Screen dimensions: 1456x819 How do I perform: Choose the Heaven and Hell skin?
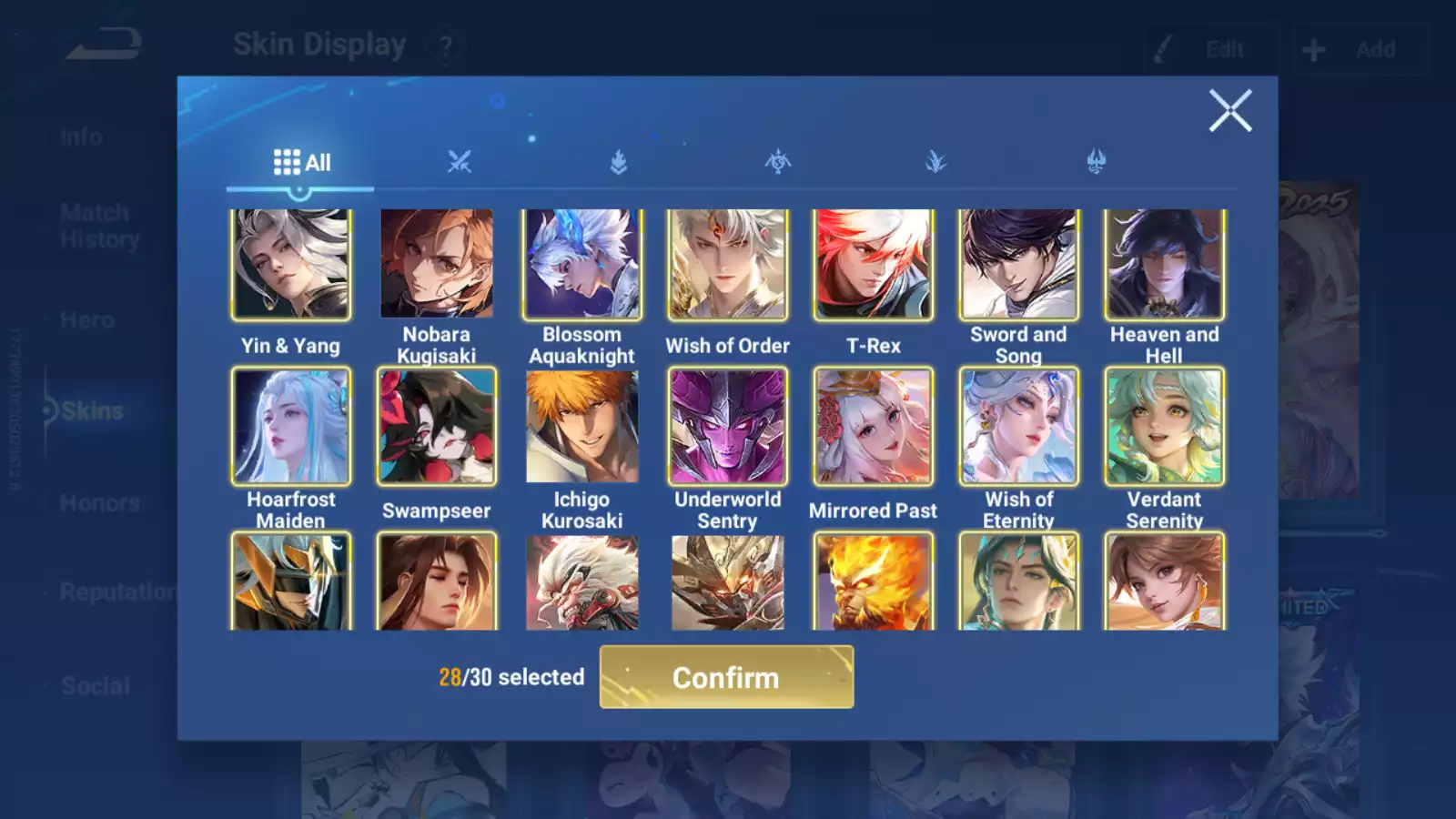pos(1165,265)
